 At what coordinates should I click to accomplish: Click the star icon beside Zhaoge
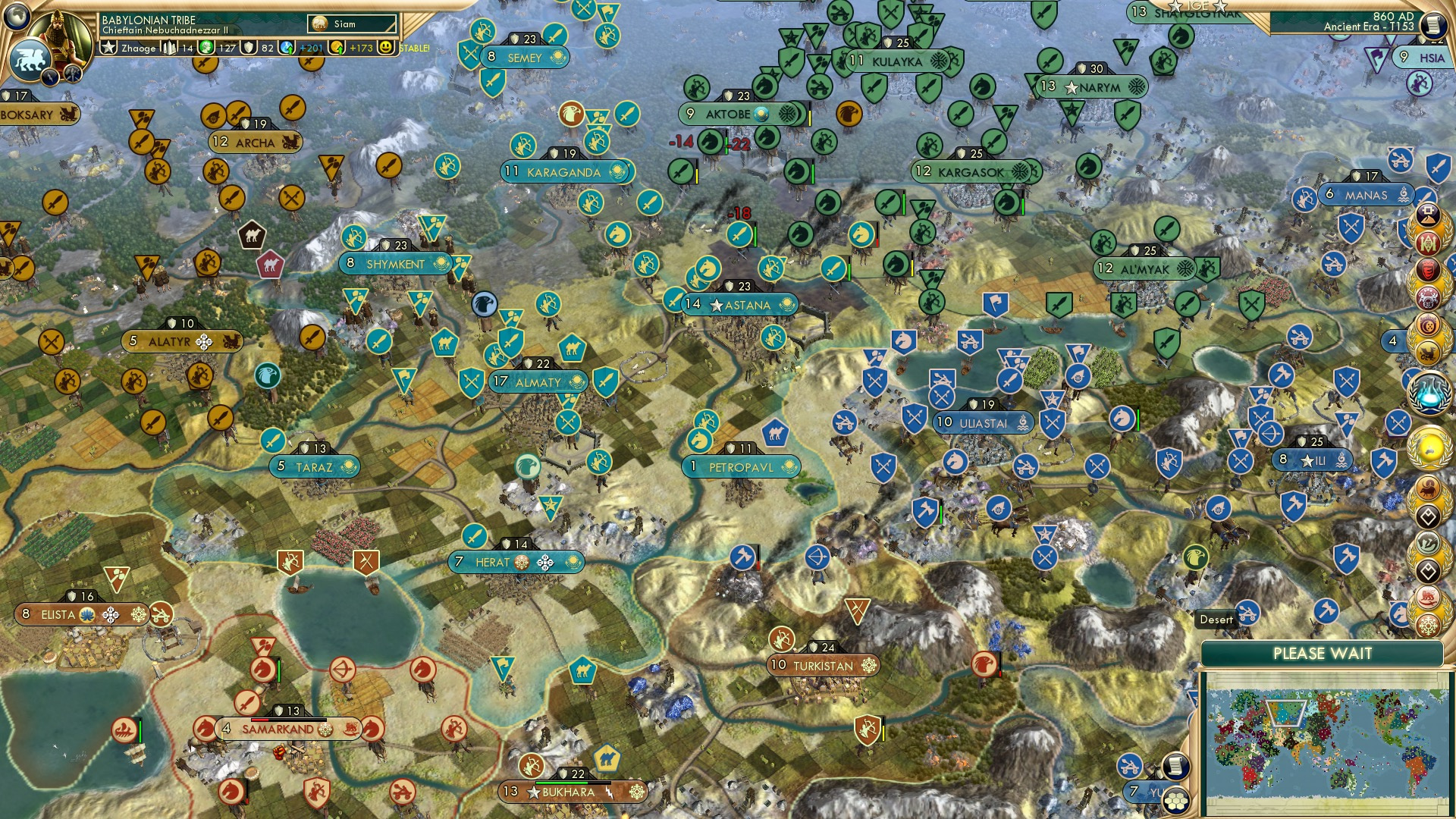[x=109, y=47]
